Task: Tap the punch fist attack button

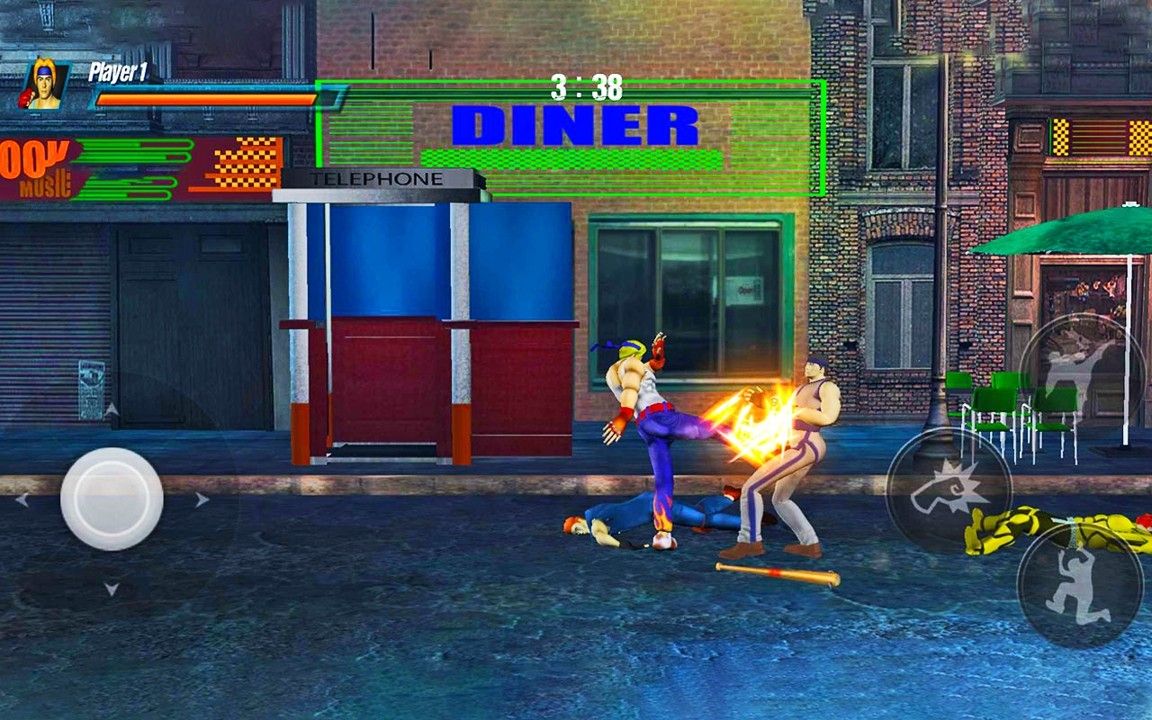Action: click(948, 490)
